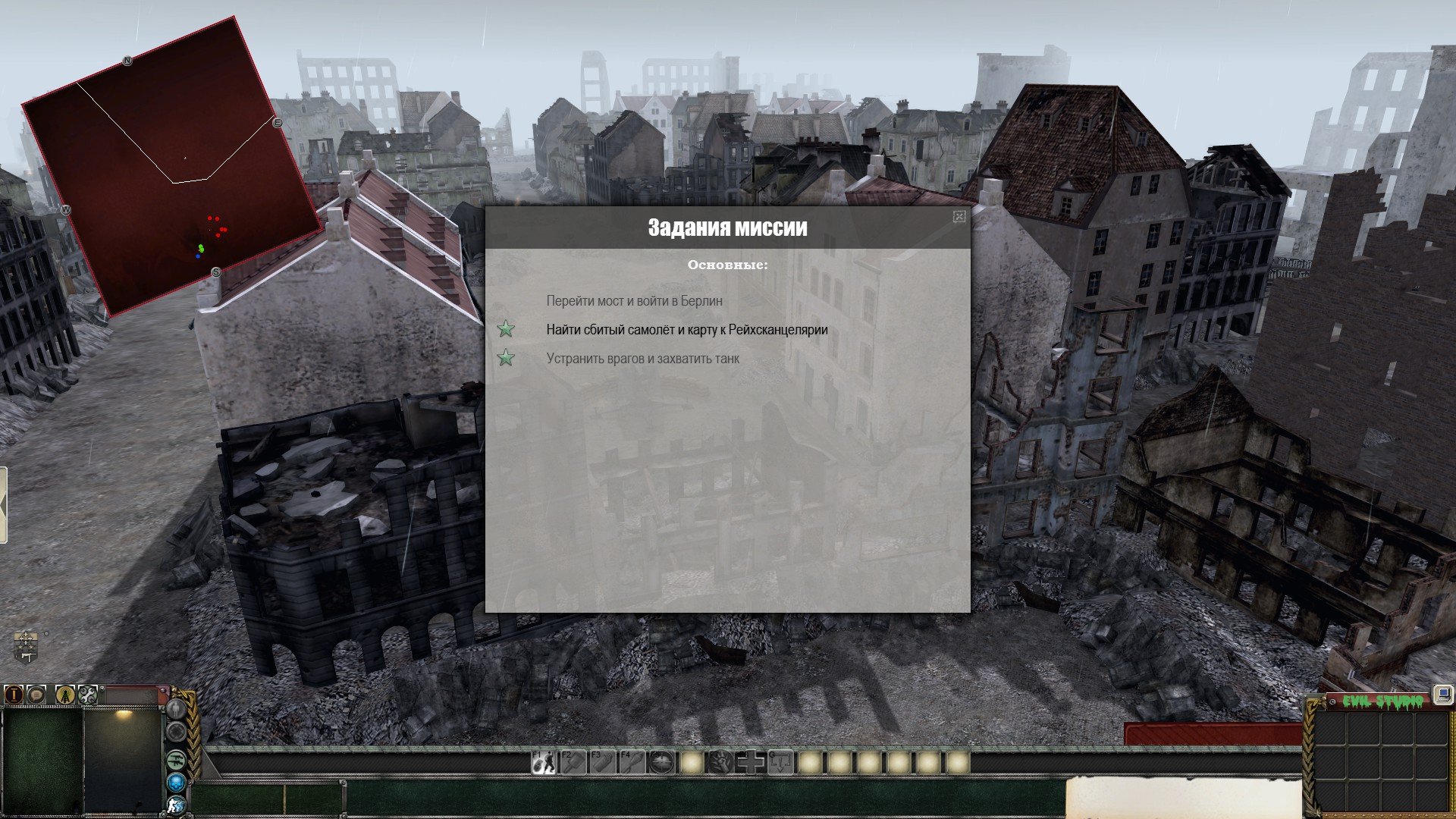Open the chat speech bubble button

coord(36,694)
